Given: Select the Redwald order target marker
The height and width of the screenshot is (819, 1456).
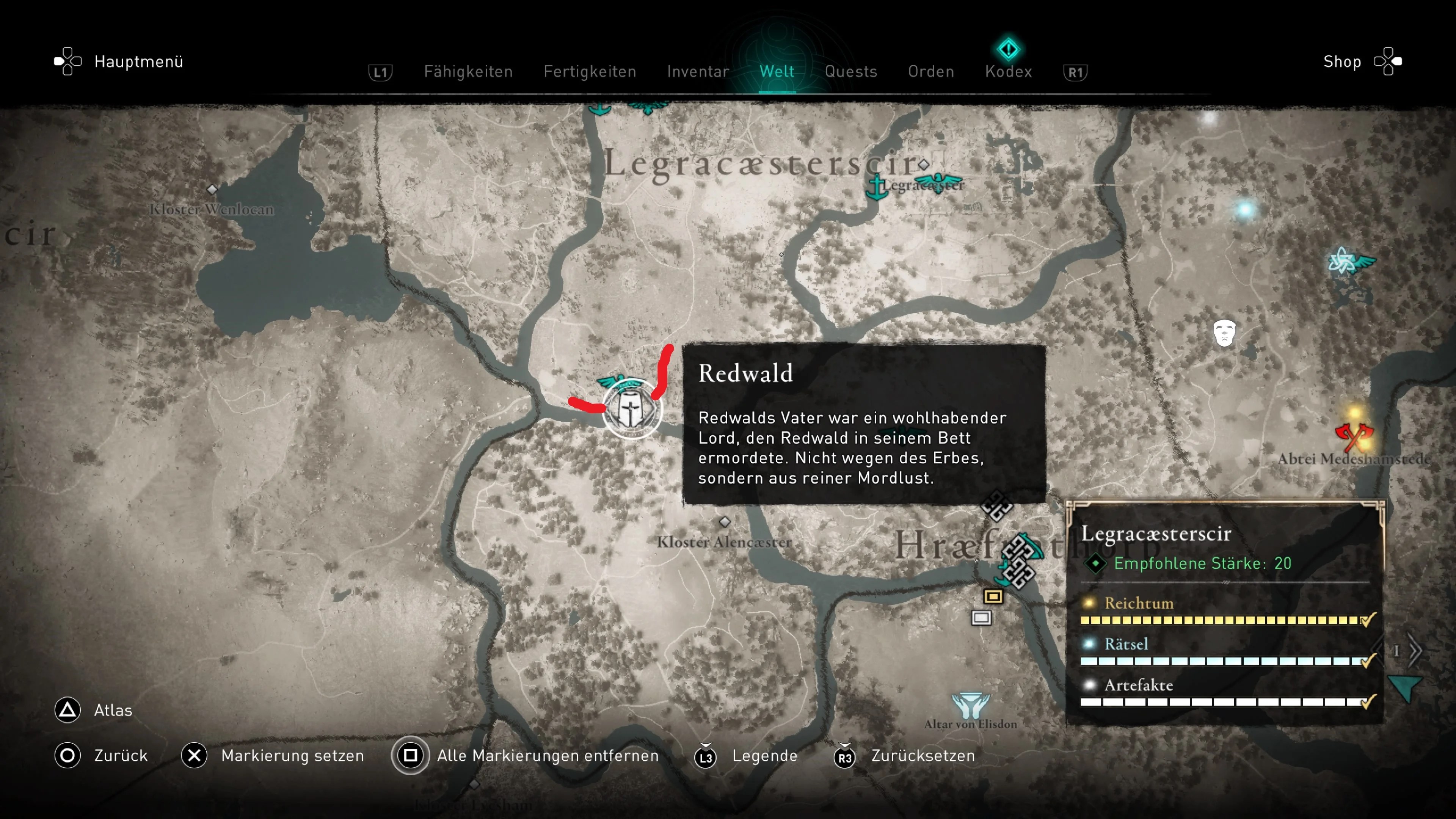Looking at the screenshot, I should pyautogui.click(x=631, y=409).
